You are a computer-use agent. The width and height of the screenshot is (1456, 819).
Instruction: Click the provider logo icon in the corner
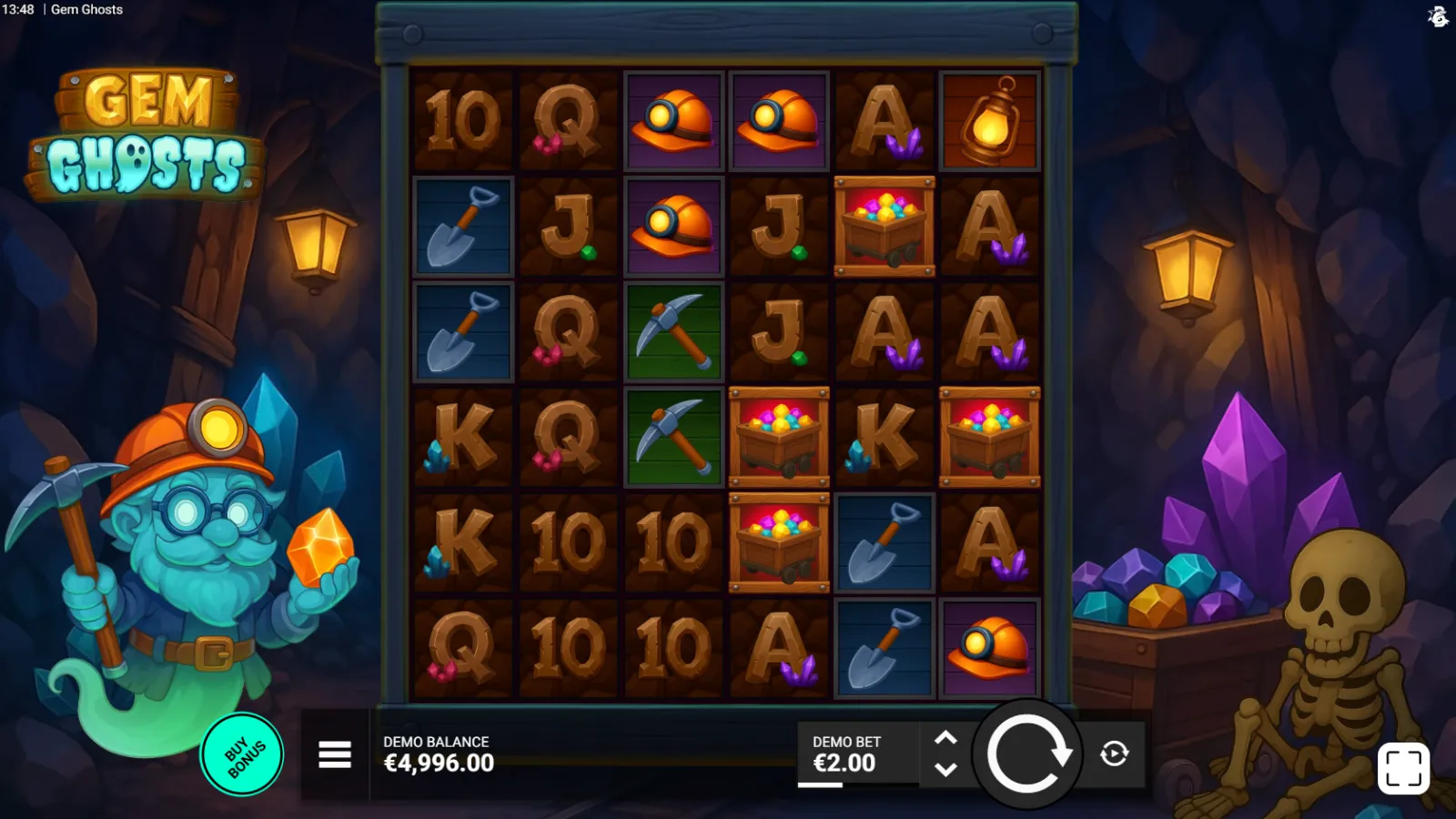point(1438,16)
